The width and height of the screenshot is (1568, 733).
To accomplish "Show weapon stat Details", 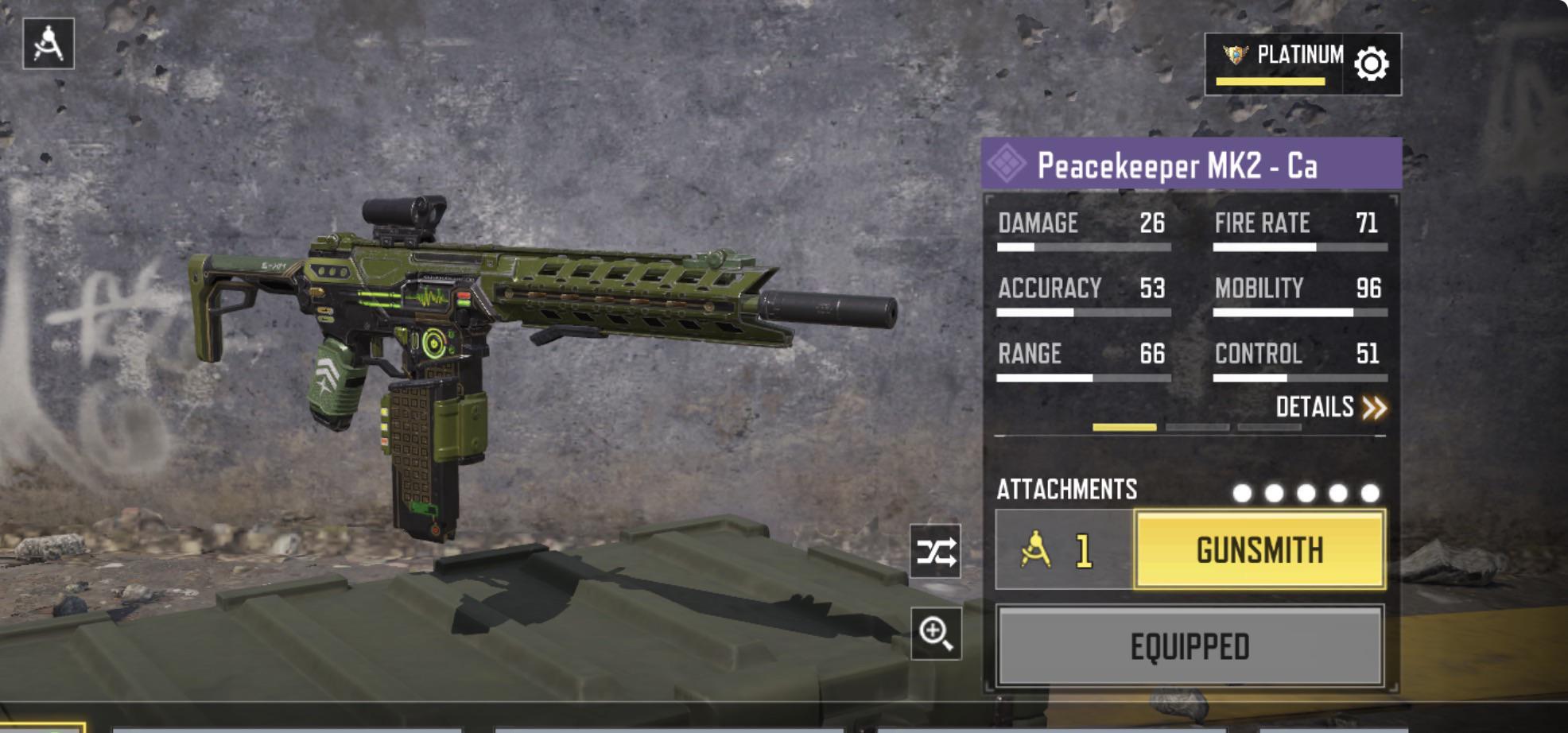I will click(1330, 408).
